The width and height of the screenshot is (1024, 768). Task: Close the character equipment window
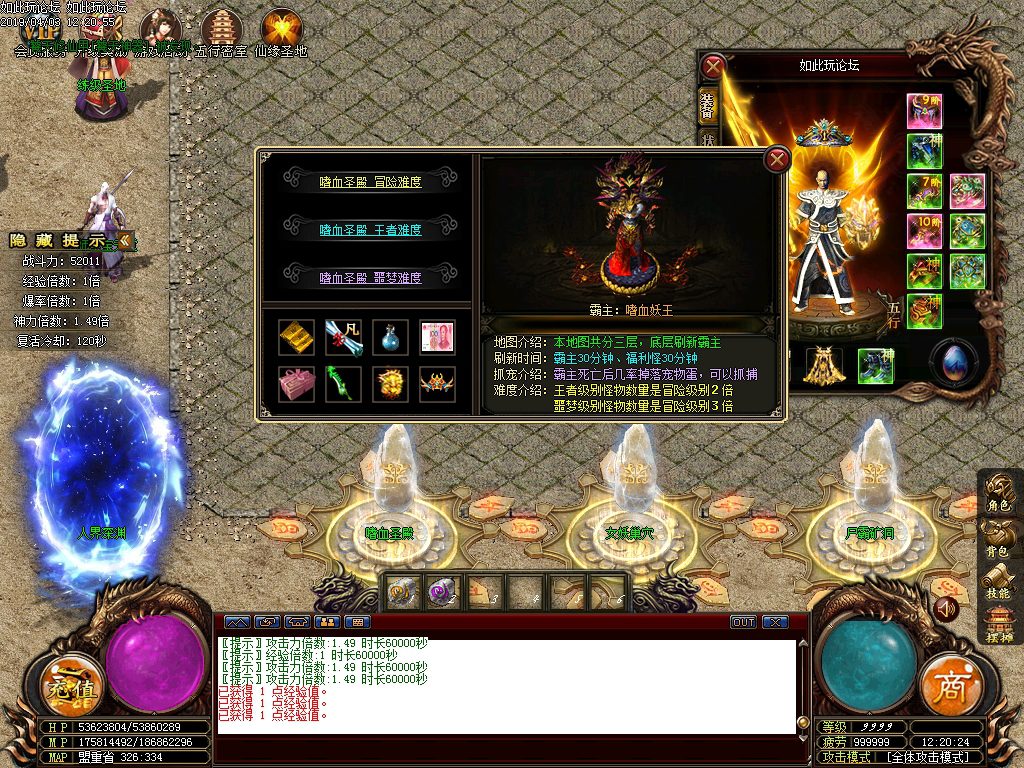pos(713,67)
